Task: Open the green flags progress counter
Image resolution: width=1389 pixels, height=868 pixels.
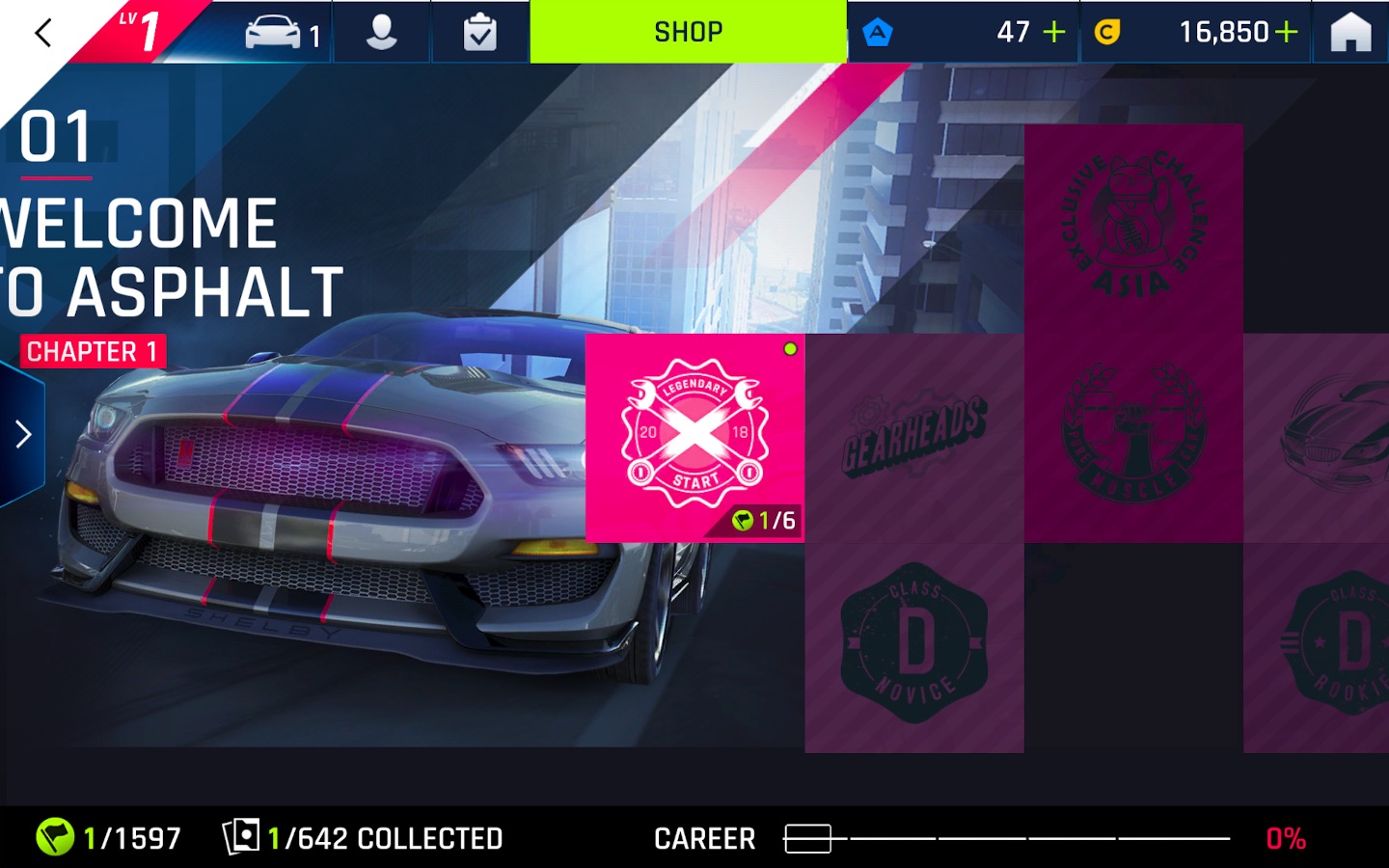Action: pos(108,837)
